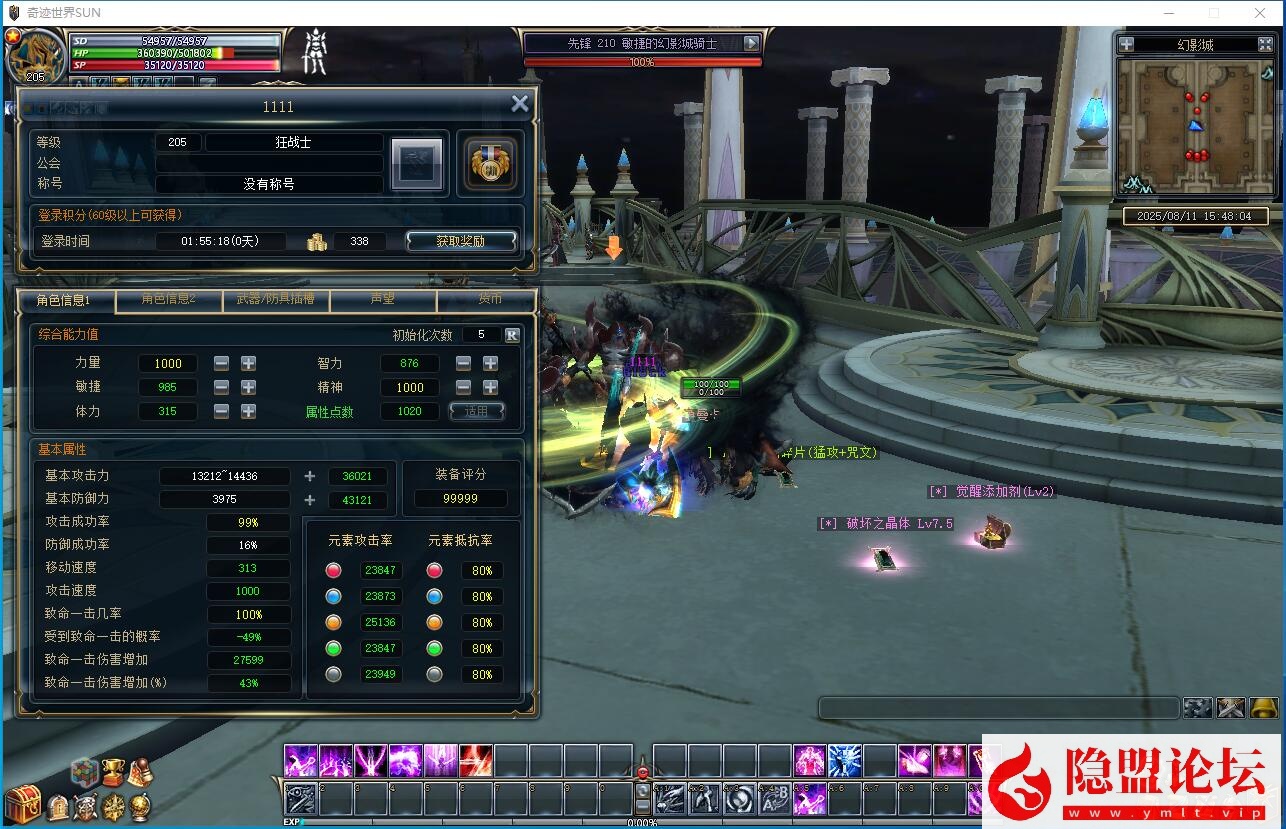Reduce 精神 spirit by one point
1286x829 pixels.
pos(463,387)
